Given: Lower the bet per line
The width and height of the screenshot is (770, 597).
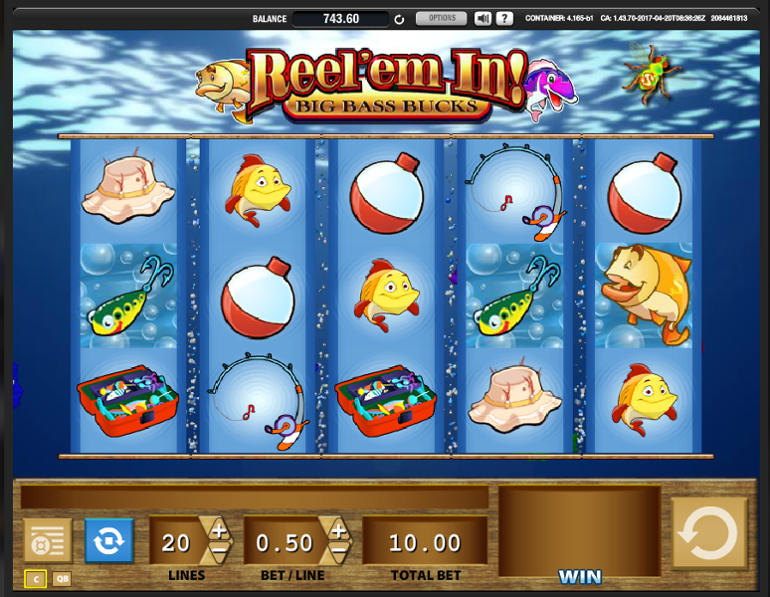Looking at the screenshot, I should [338, 551].
